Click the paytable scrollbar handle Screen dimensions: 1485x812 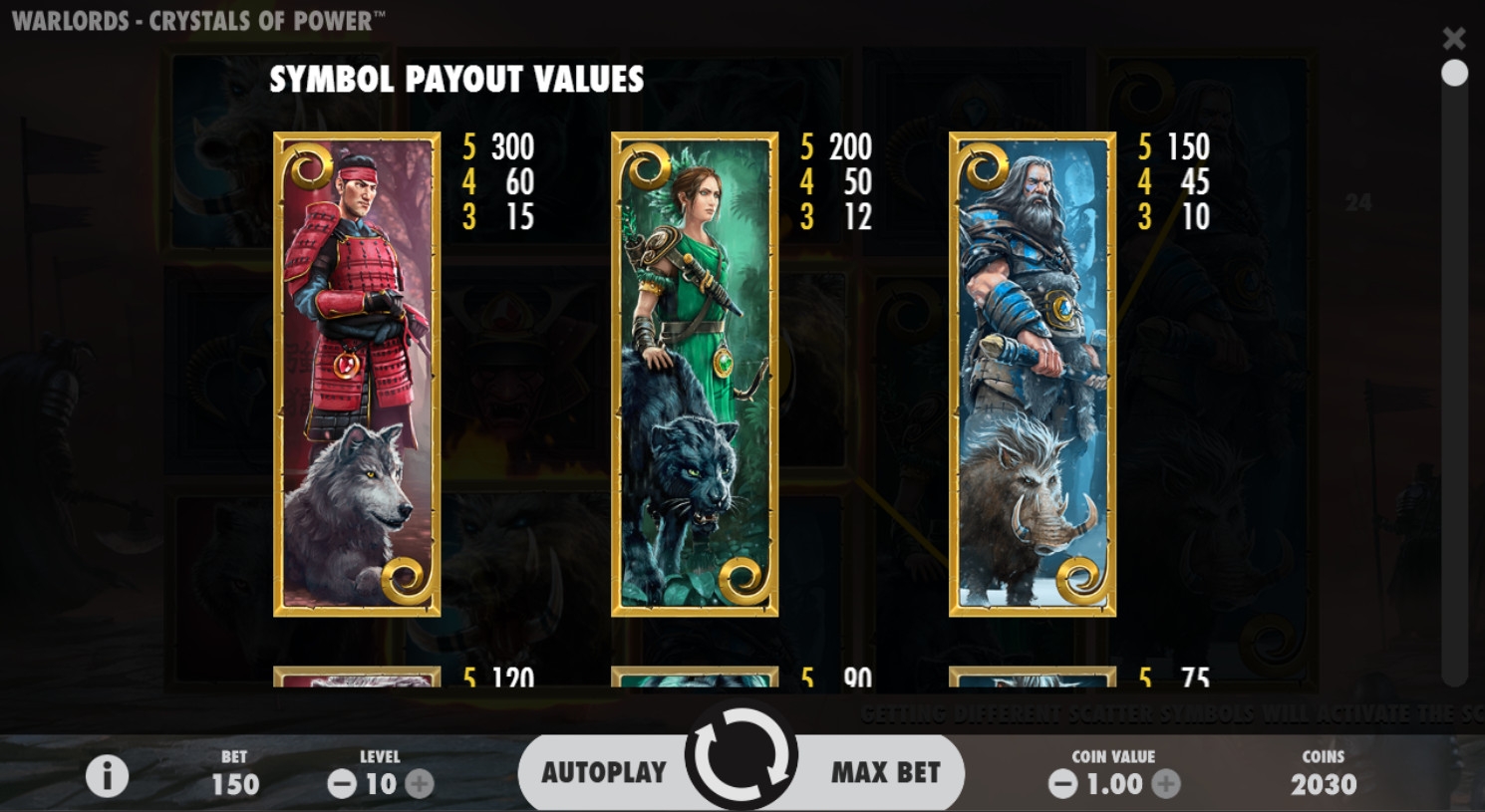1454,74
